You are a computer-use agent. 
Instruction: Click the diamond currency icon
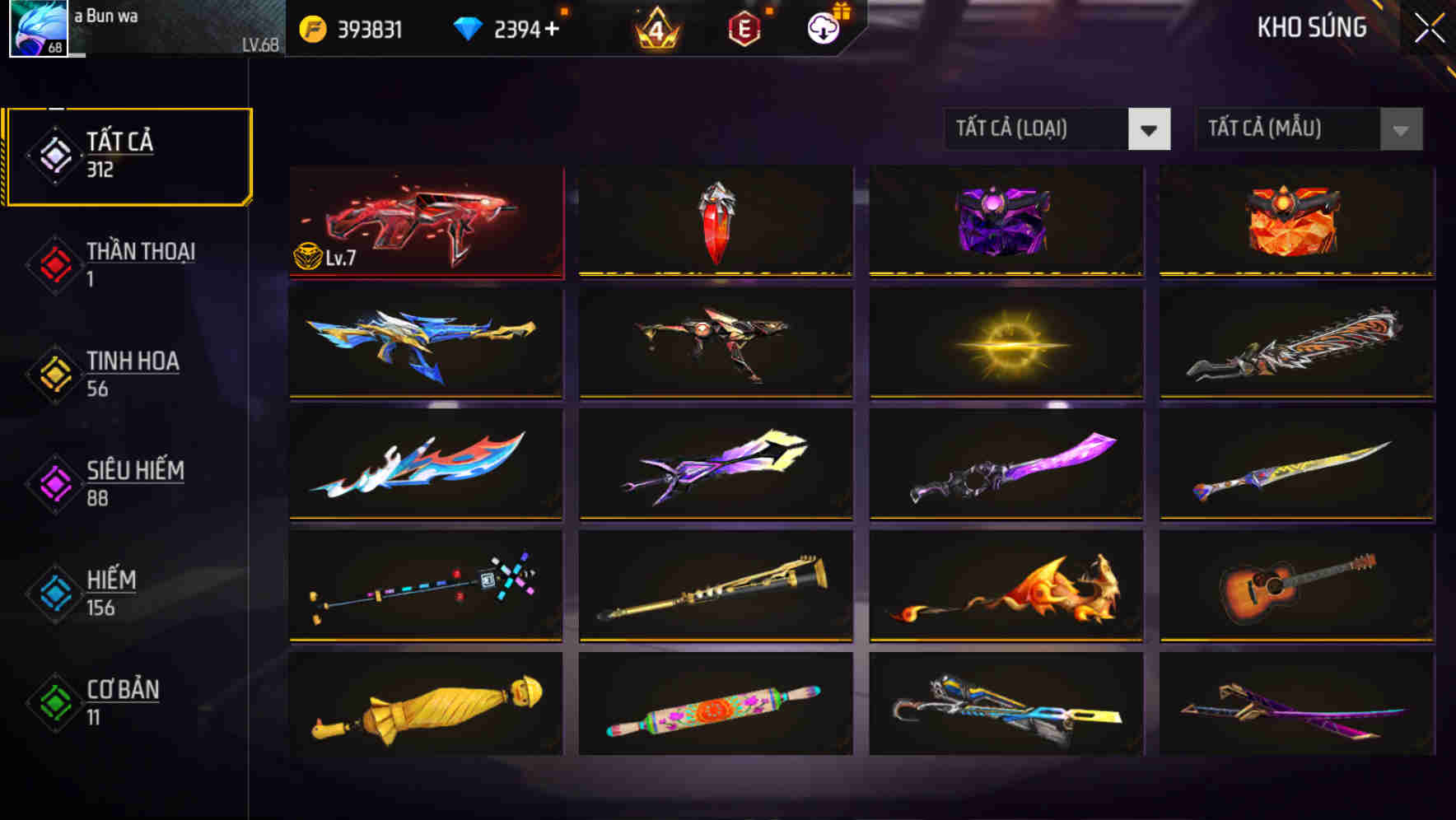pos(468,28)
